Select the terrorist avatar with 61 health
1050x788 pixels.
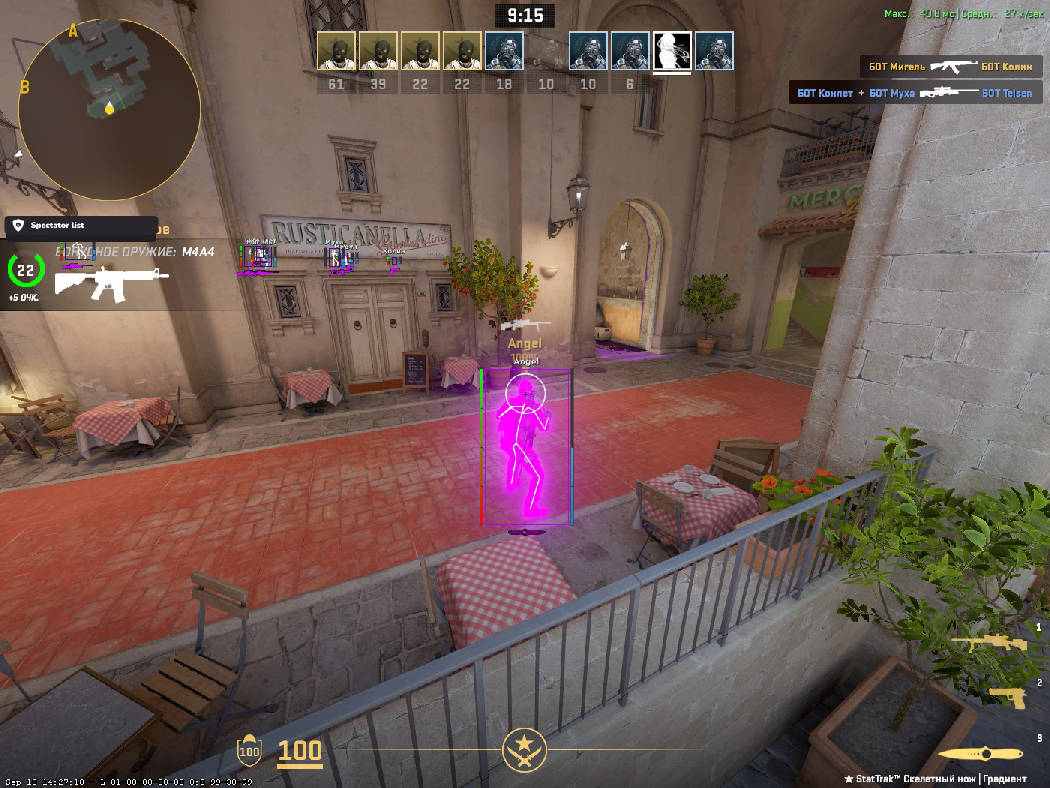[x=336, y=51]
